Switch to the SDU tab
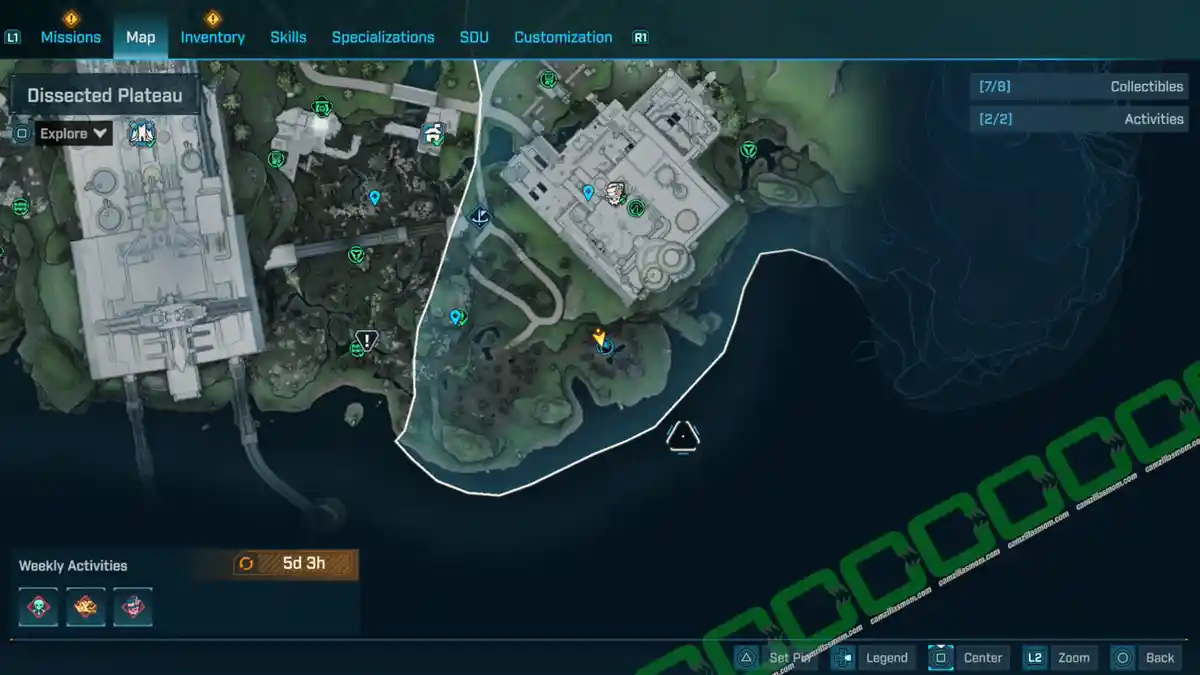The height and width of the screenshot is (675, 1200). coord(474,37)
